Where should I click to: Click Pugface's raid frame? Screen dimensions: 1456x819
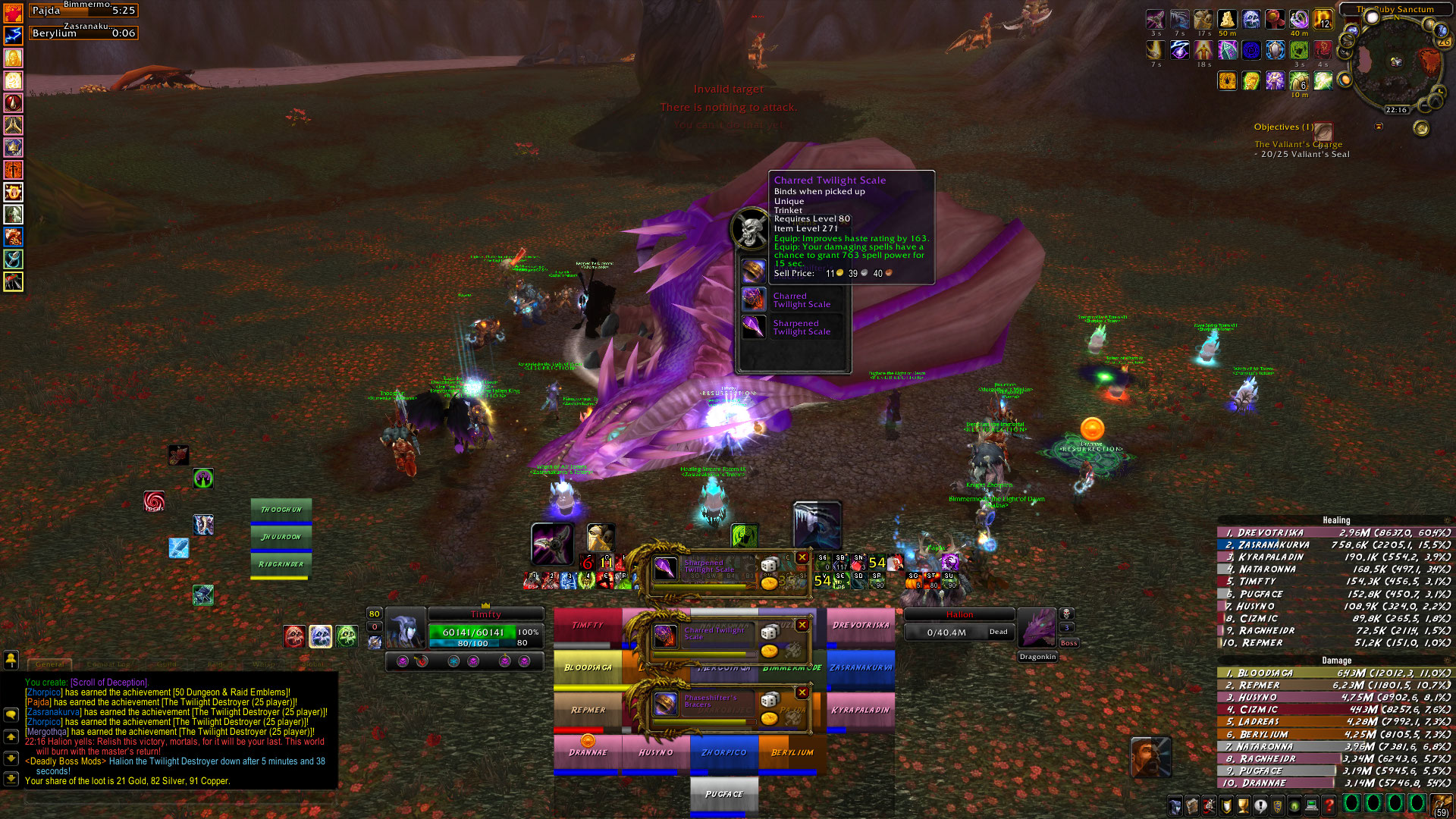pyautogui.click(x=723, y=794)
